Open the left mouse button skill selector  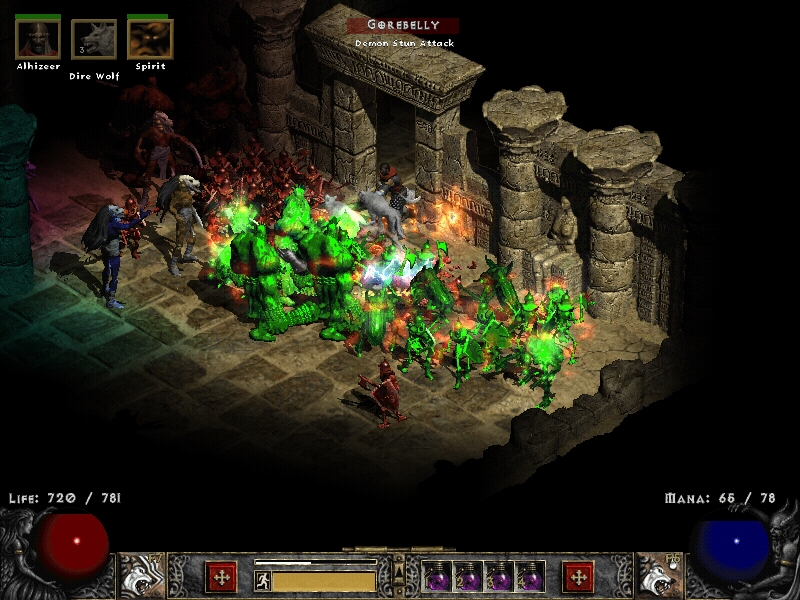click(x=141, y=575)
